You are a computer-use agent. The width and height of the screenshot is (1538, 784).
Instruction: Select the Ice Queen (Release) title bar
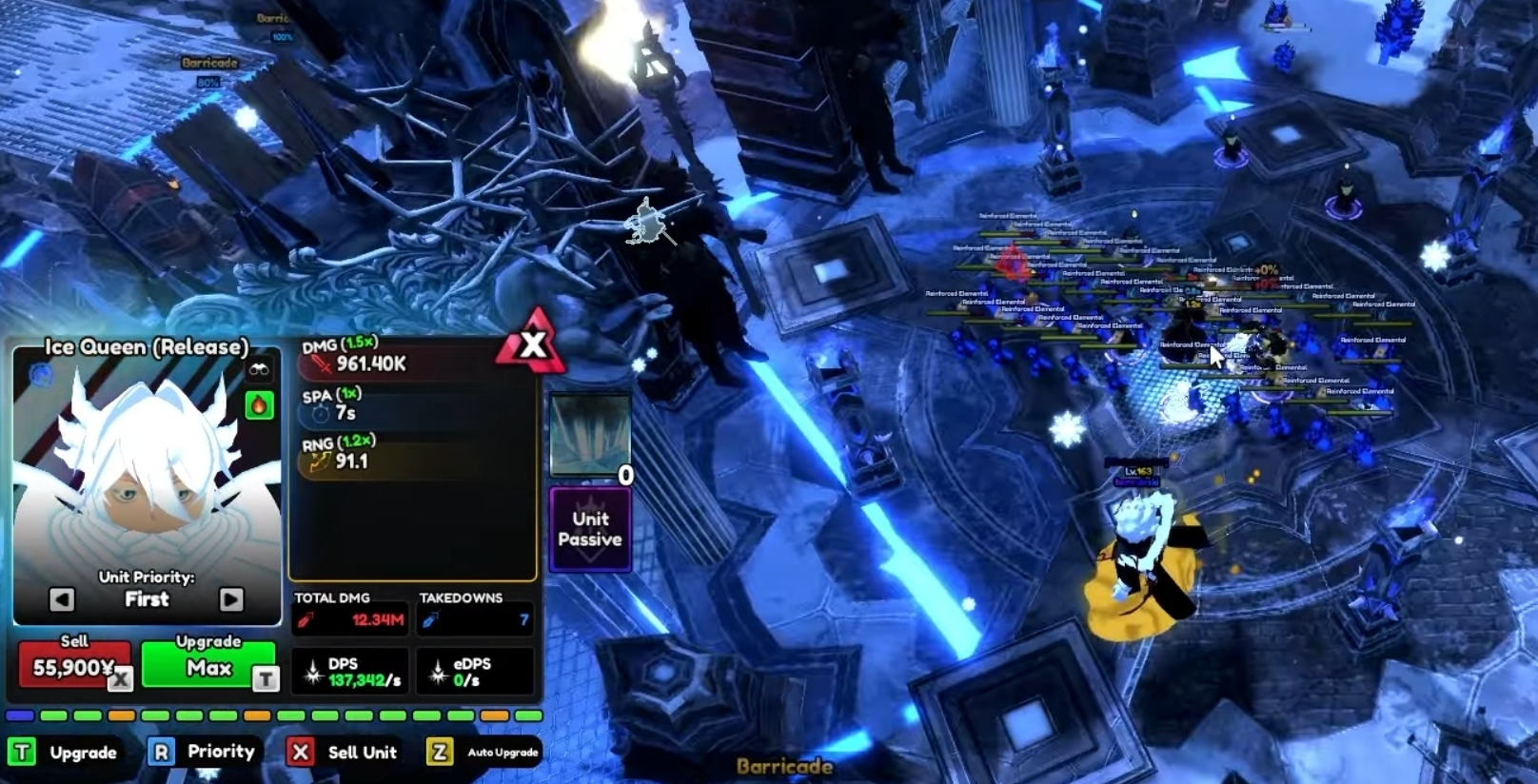tap(145, 347)
